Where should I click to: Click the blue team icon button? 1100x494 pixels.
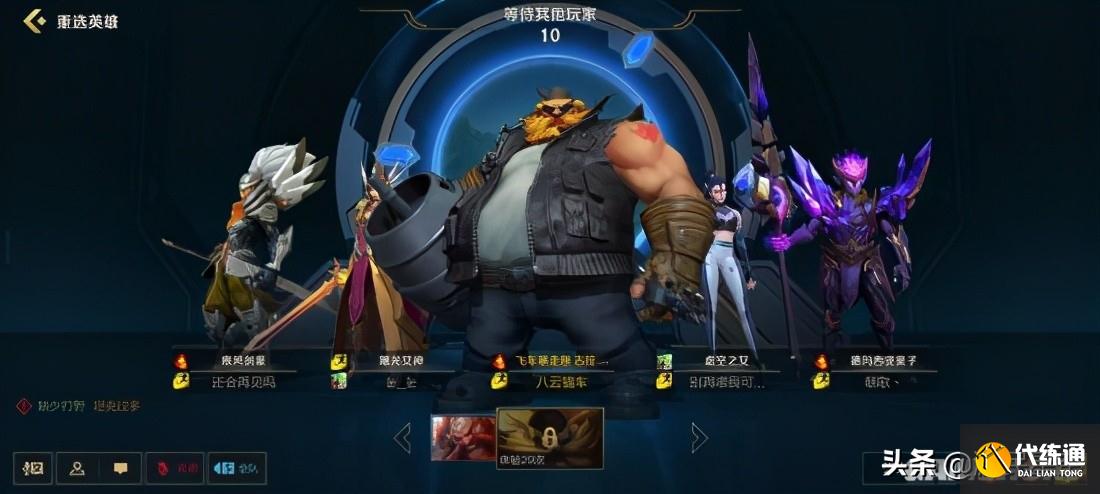pyautogui.click(x=236, y=468)
